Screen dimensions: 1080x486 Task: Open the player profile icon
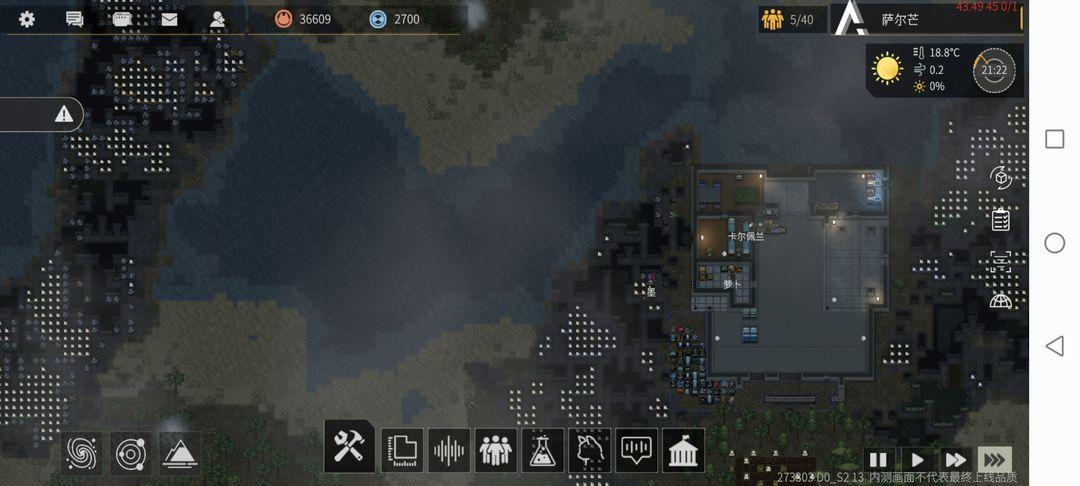tap(217, 19)
